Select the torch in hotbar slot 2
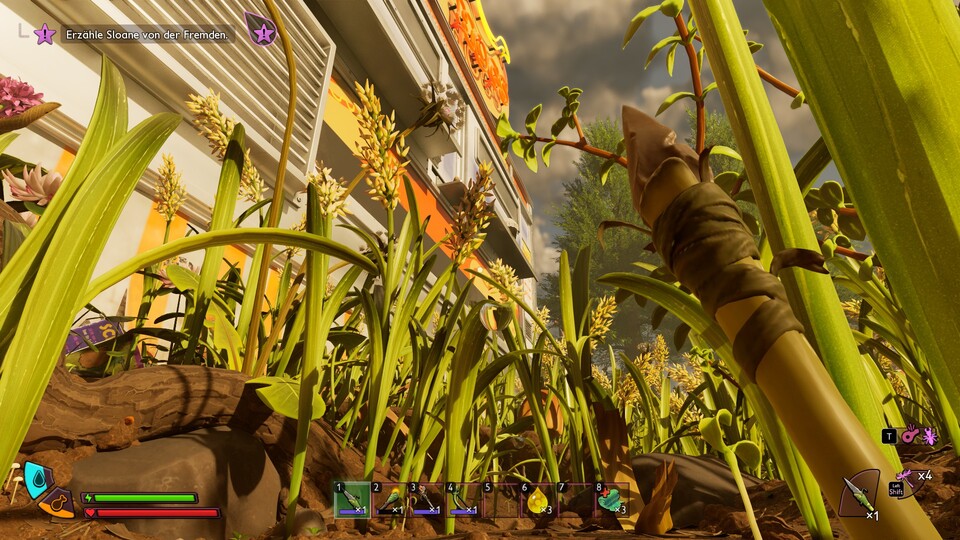This screenshot has height=540, width=960. point(388,499)
